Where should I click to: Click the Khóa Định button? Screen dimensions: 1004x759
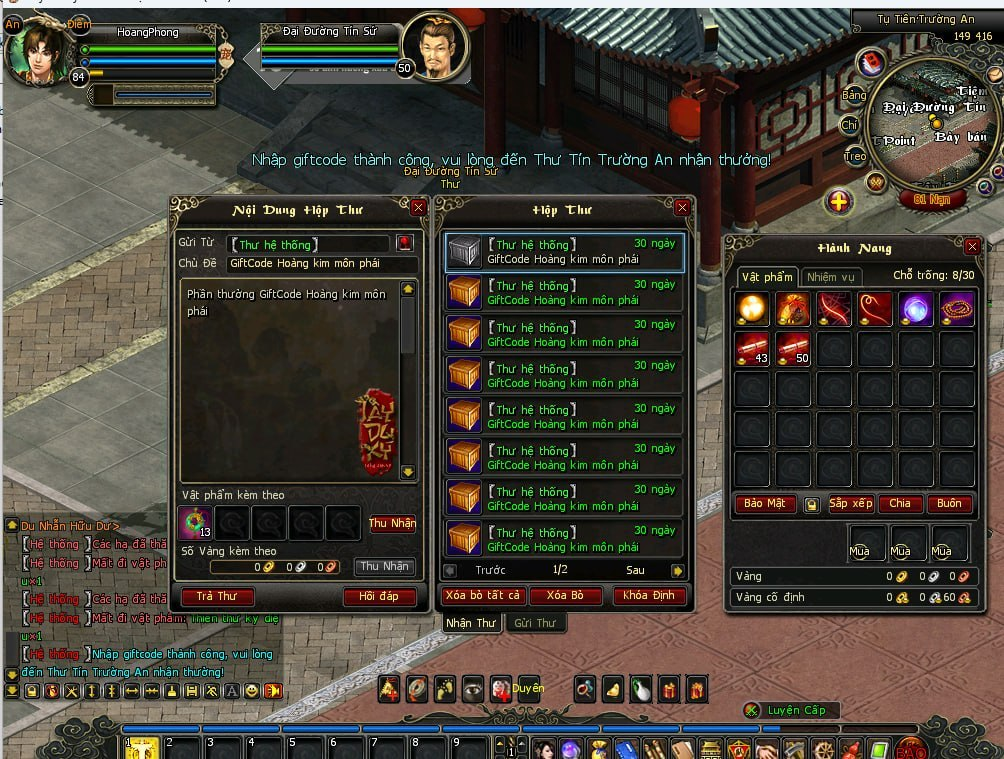tap(650, 596)
